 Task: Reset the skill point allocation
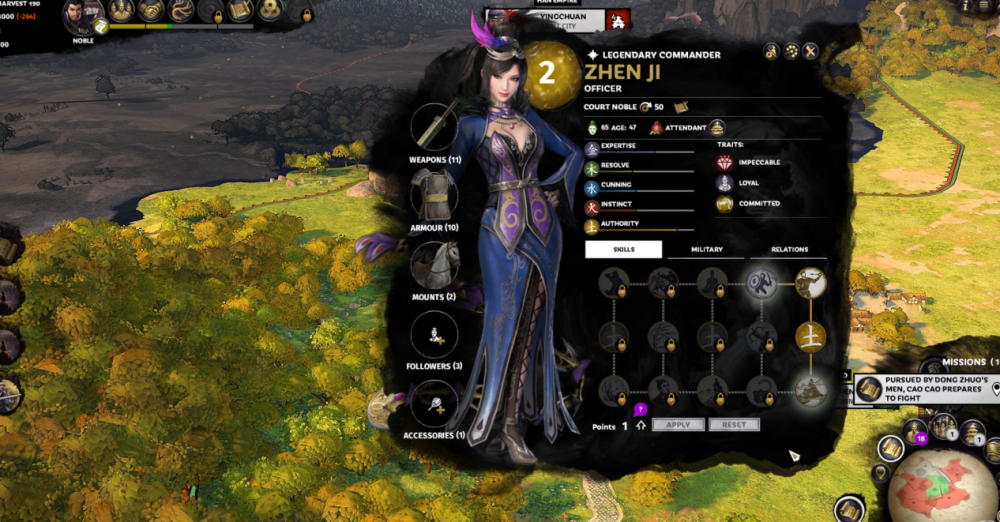(x=734, y=425)
